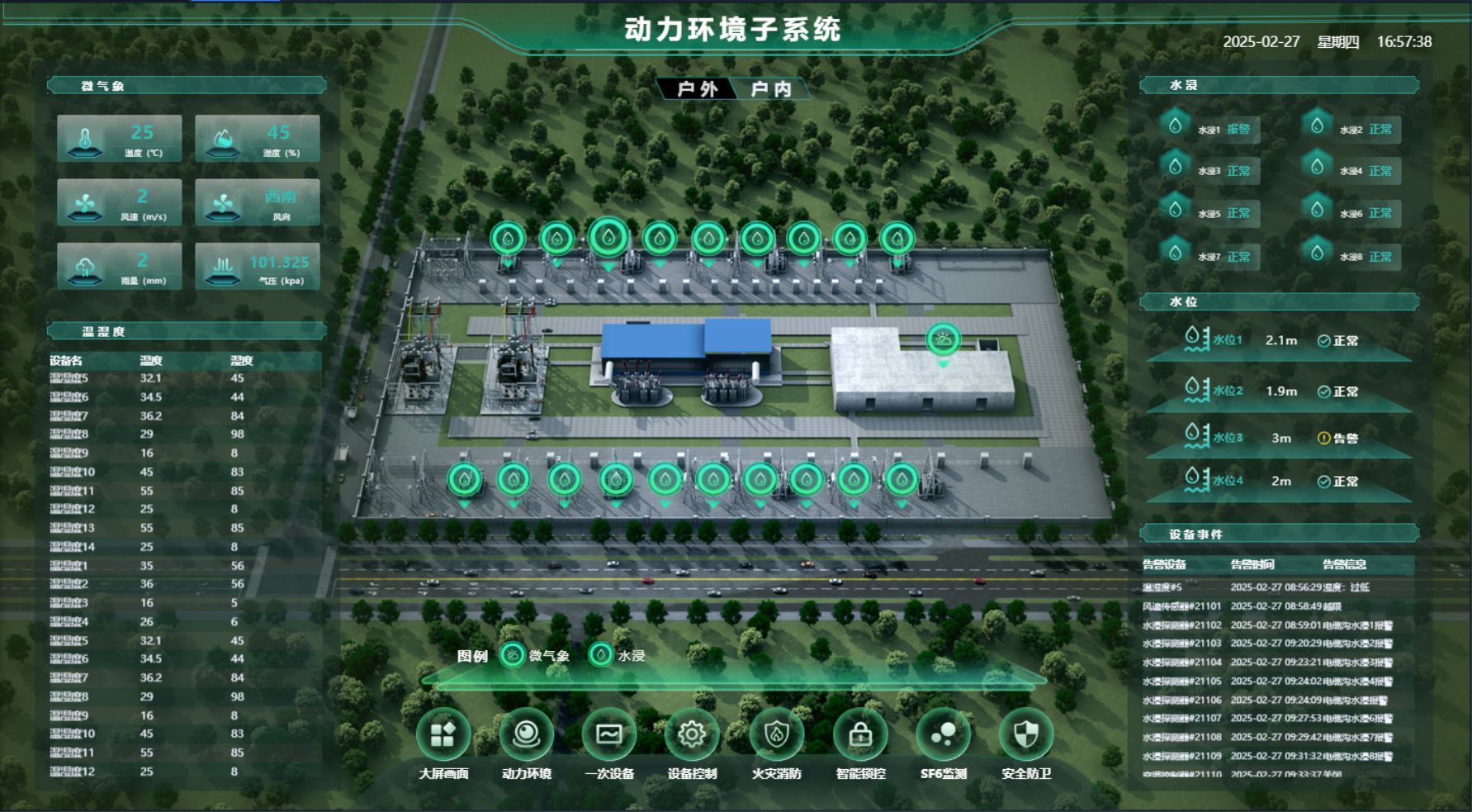Open the 安全防卫 security shield icon

point(1026,734)
